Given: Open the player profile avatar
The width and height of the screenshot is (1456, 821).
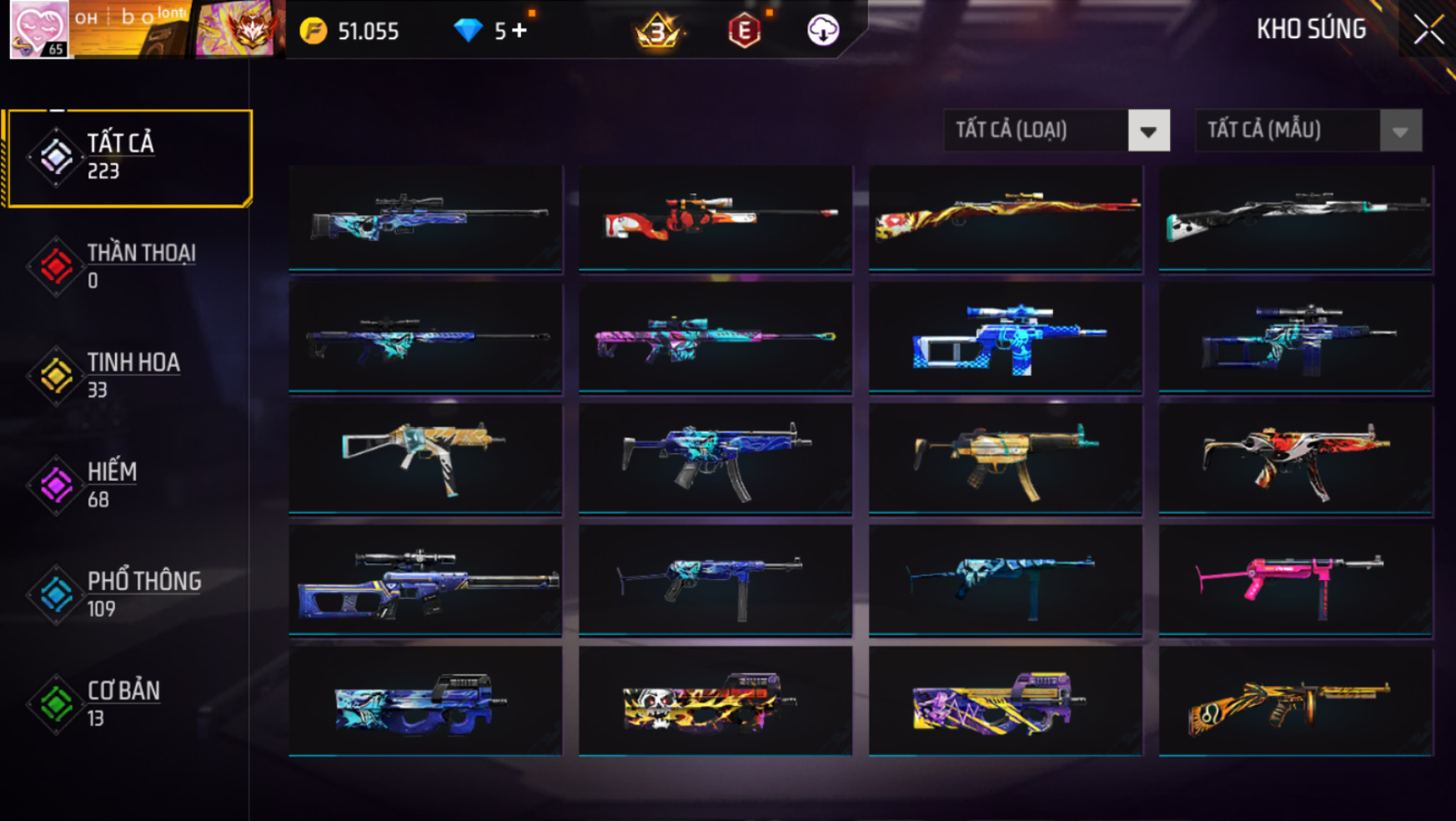Looking at the screenshot, I should coord(38,29).
